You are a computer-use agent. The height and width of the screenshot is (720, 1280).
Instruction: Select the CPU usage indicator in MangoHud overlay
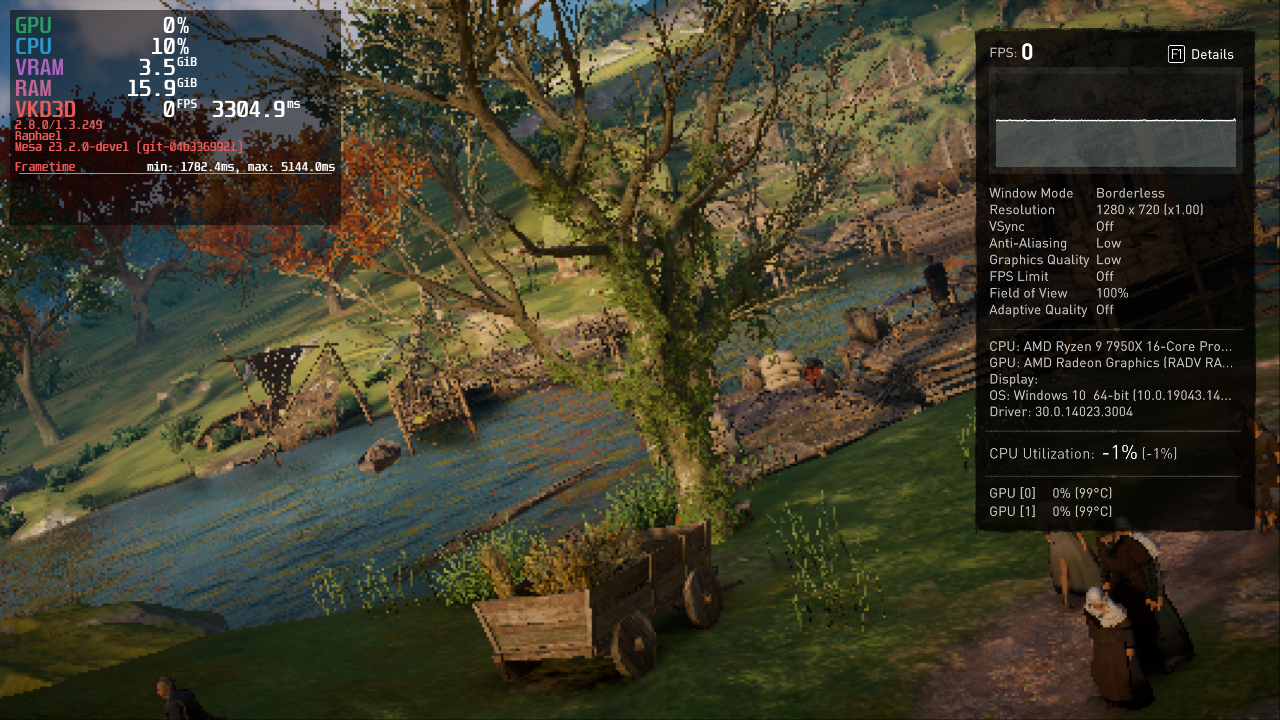point(30,46)
